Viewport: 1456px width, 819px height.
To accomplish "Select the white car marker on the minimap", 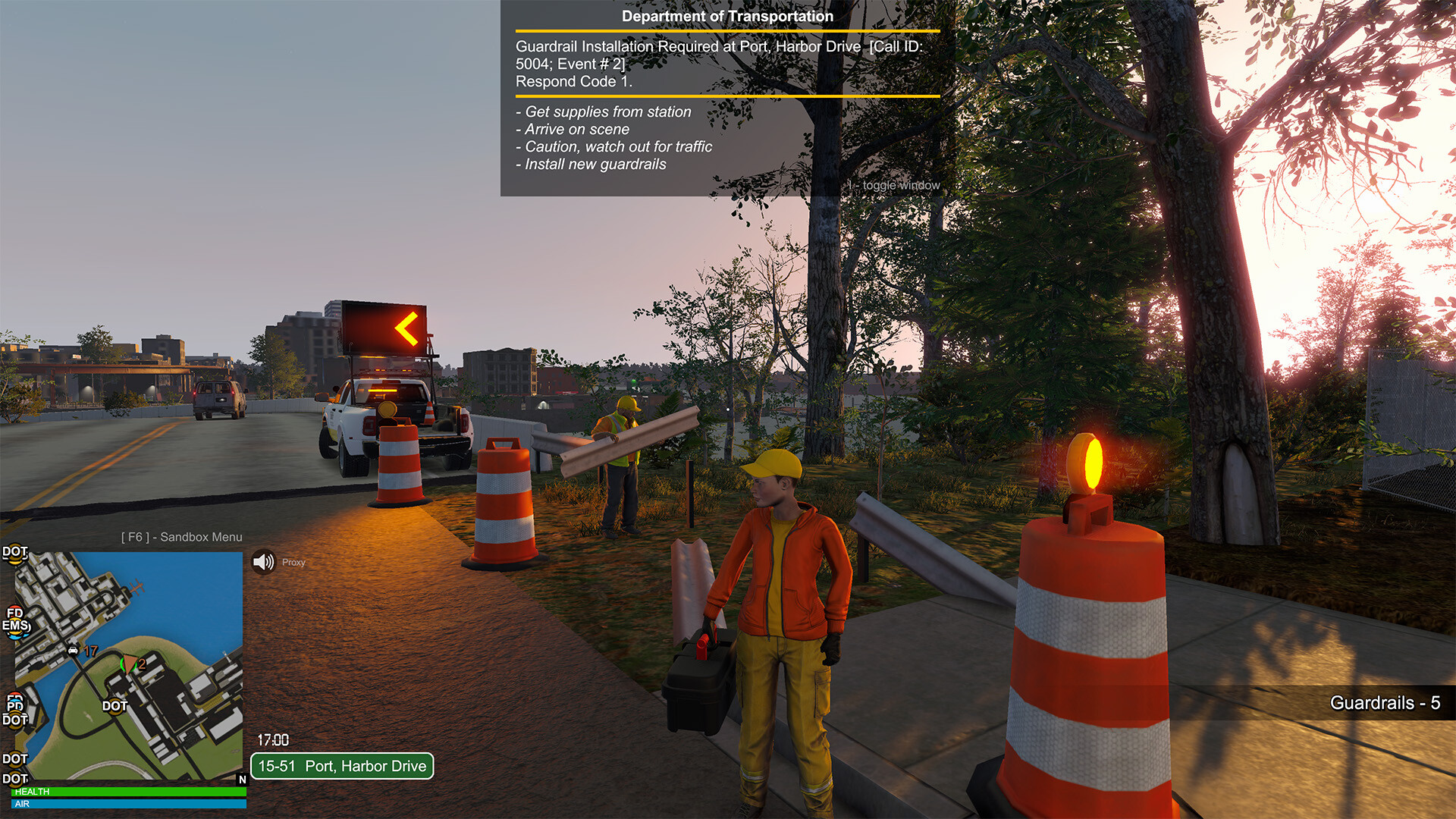I will [x=73, y=650].
